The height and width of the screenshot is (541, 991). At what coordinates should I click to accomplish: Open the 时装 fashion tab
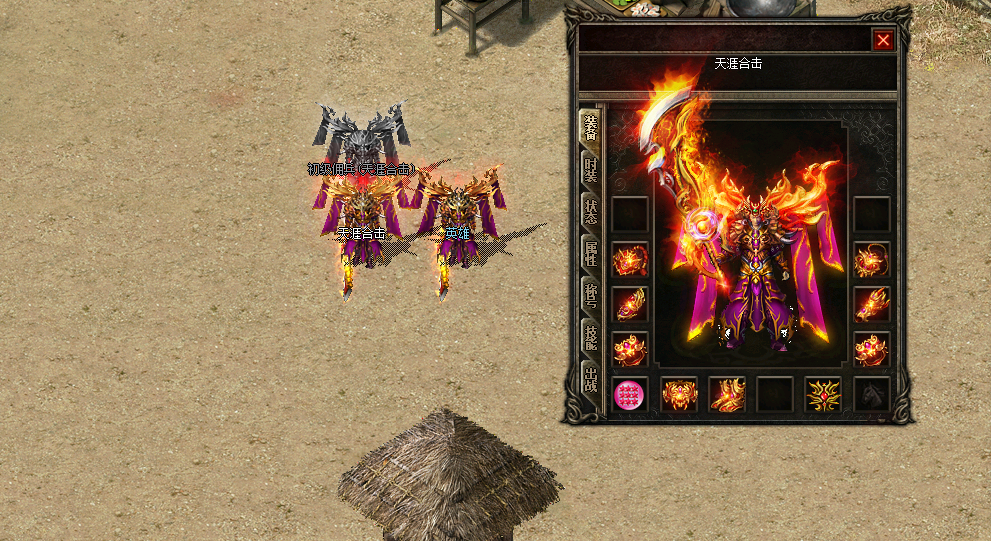pyautogui.click(x=591, y=170)
